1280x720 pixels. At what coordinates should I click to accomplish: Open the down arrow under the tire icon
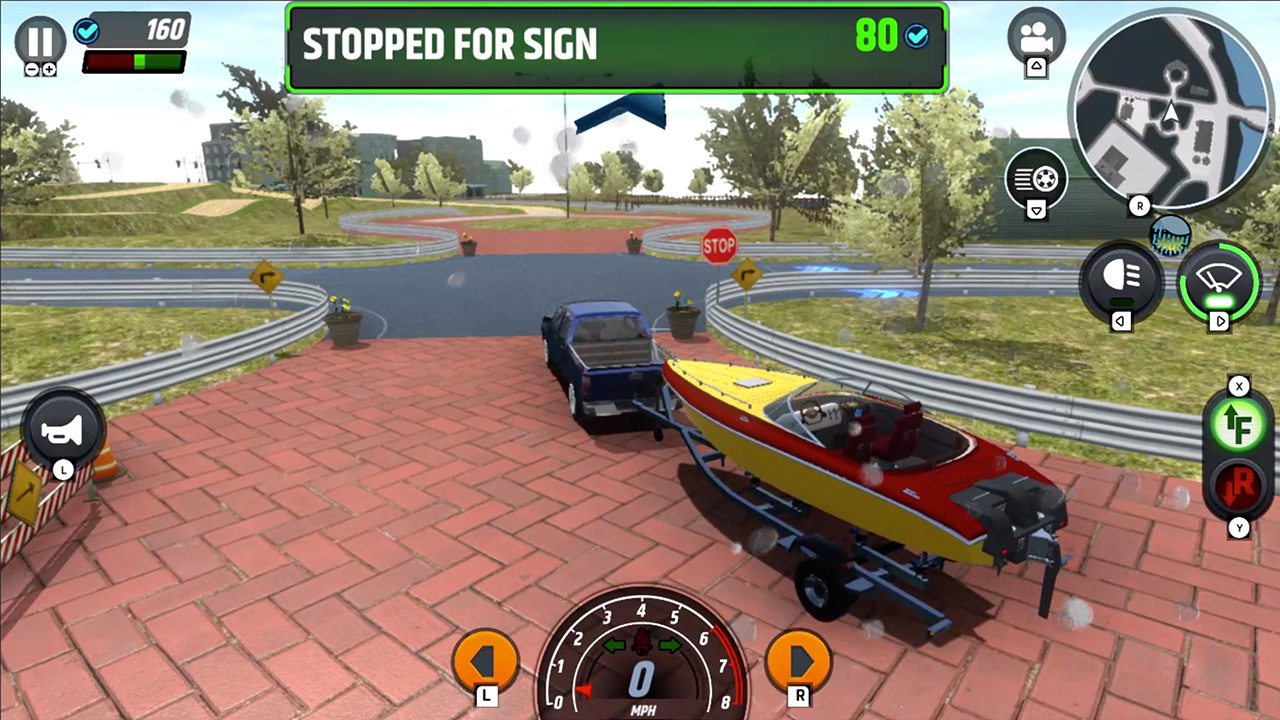point(1036,207)
